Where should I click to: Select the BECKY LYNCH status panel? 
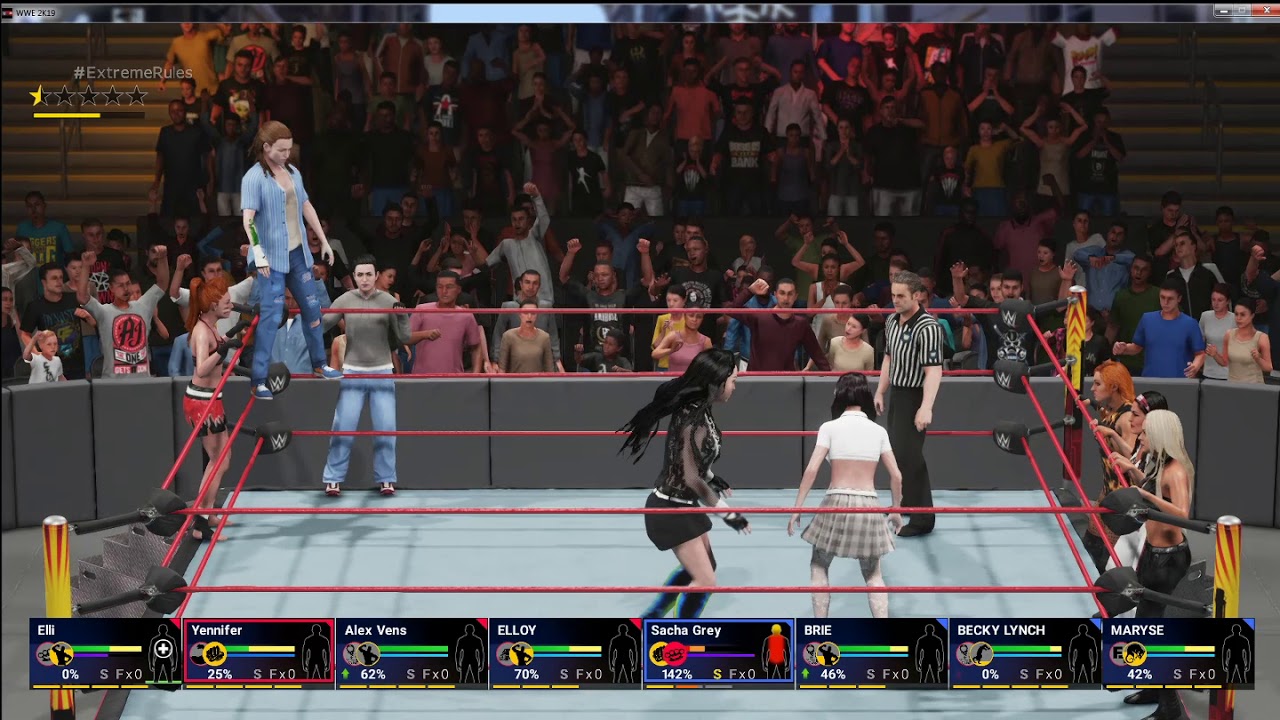coord(1024,652)
